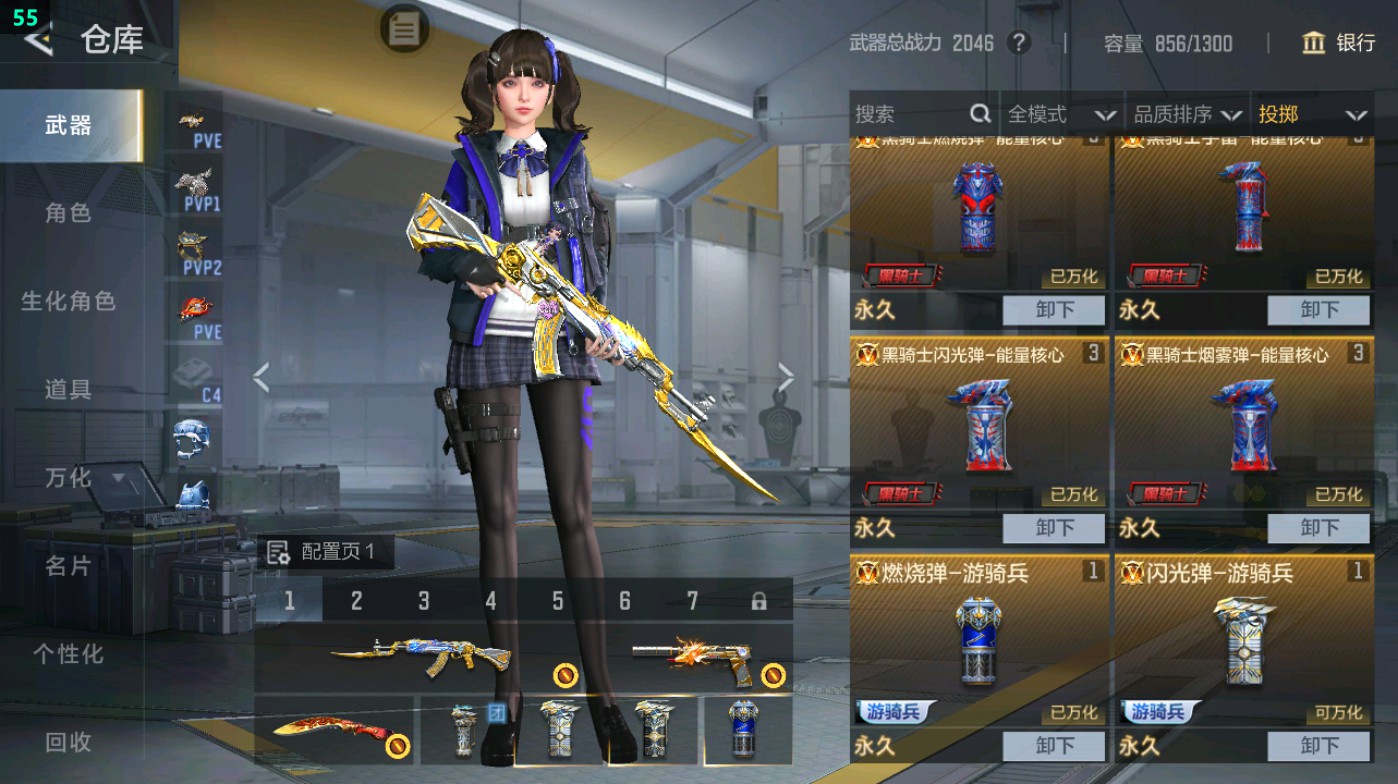Click 卸下 on 黑骑士烟雾弹-能量核心
This screenshot has width=1398, height=784.
[x=1317, y=528]
